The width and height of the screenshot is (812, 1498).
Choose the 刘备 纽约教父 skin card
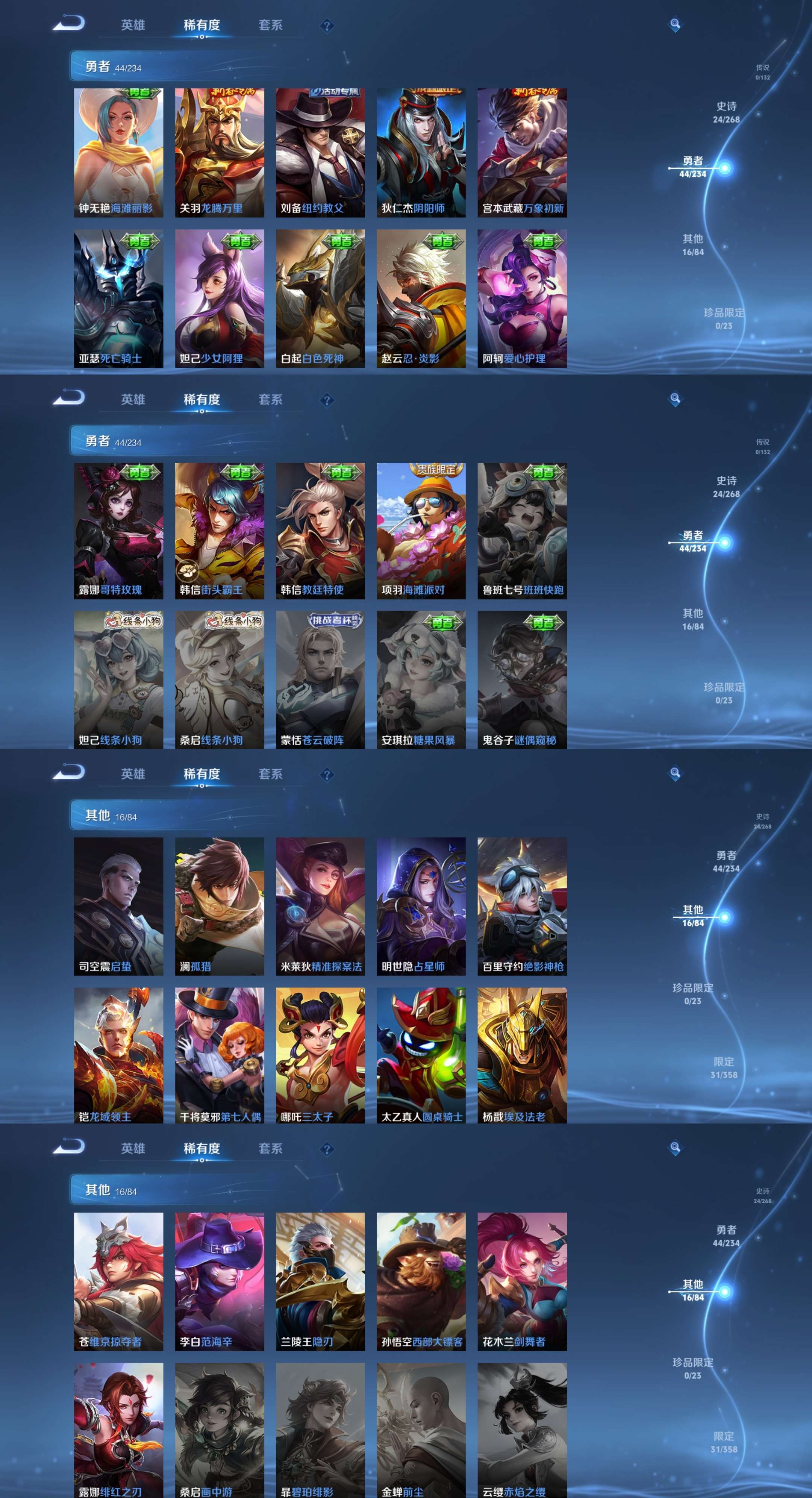(320, 153)
